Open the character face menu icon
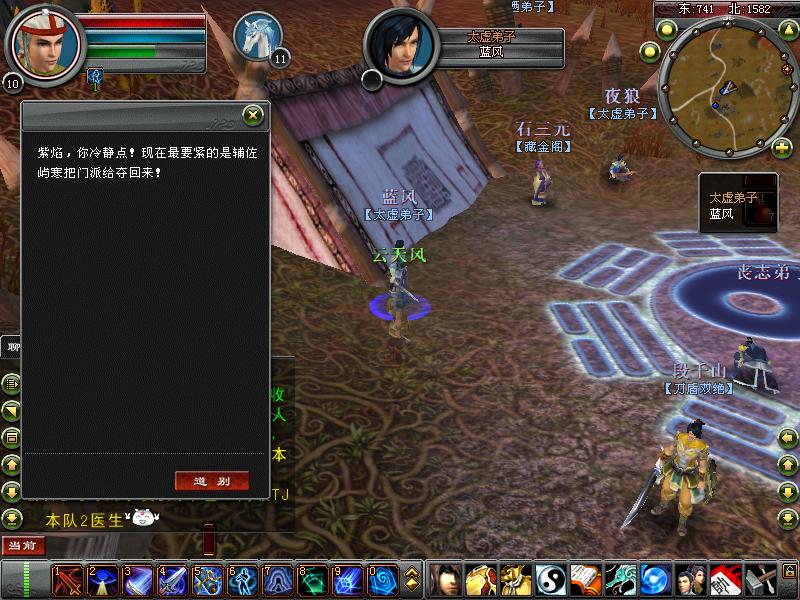The width and height of the screenshot is (800, 600). 444,580
